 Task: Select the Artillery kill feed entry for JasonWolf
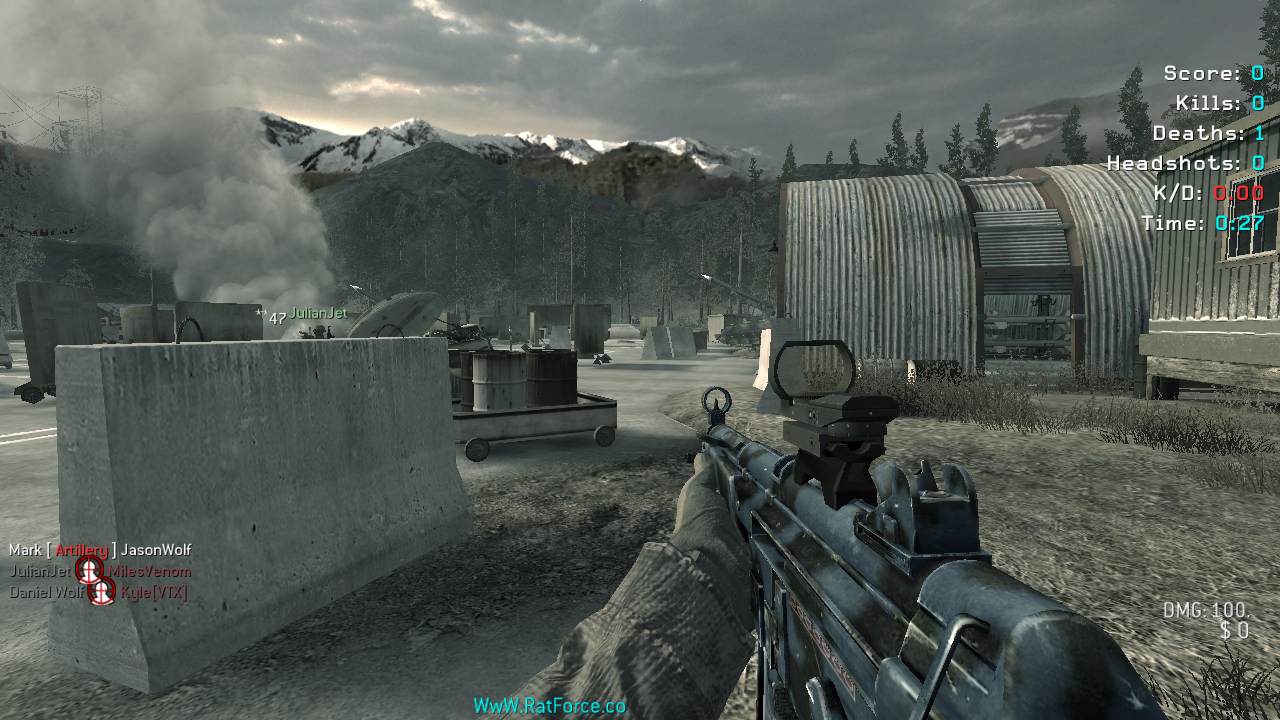(100, 550)
